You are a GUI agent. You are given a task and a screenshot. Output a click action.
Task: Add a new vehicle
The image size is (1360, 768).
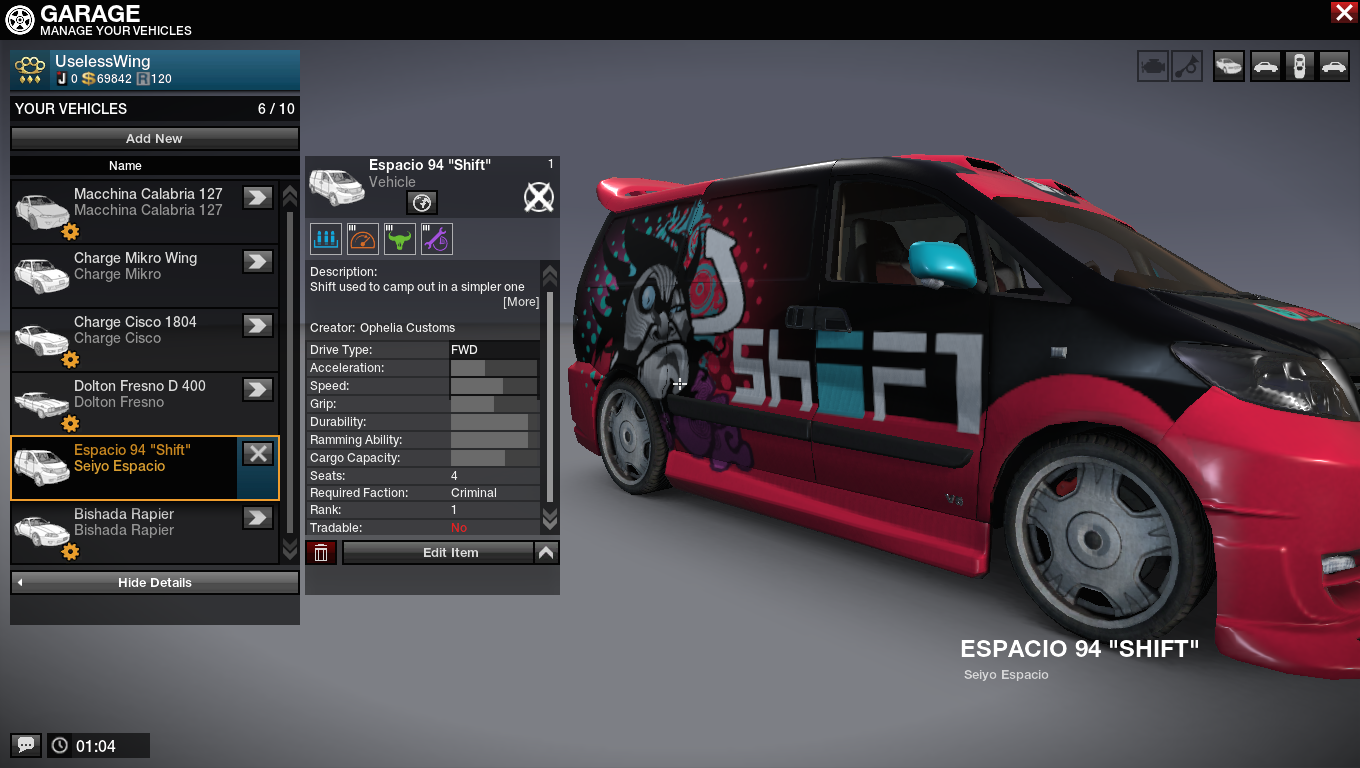[x=154, y=139]
